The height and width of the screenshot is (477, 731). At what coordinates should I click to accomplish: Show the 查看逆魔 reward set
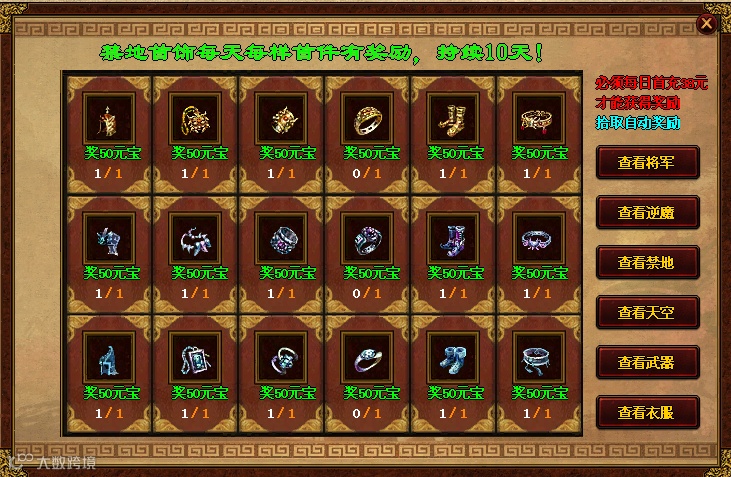(647, 212)
